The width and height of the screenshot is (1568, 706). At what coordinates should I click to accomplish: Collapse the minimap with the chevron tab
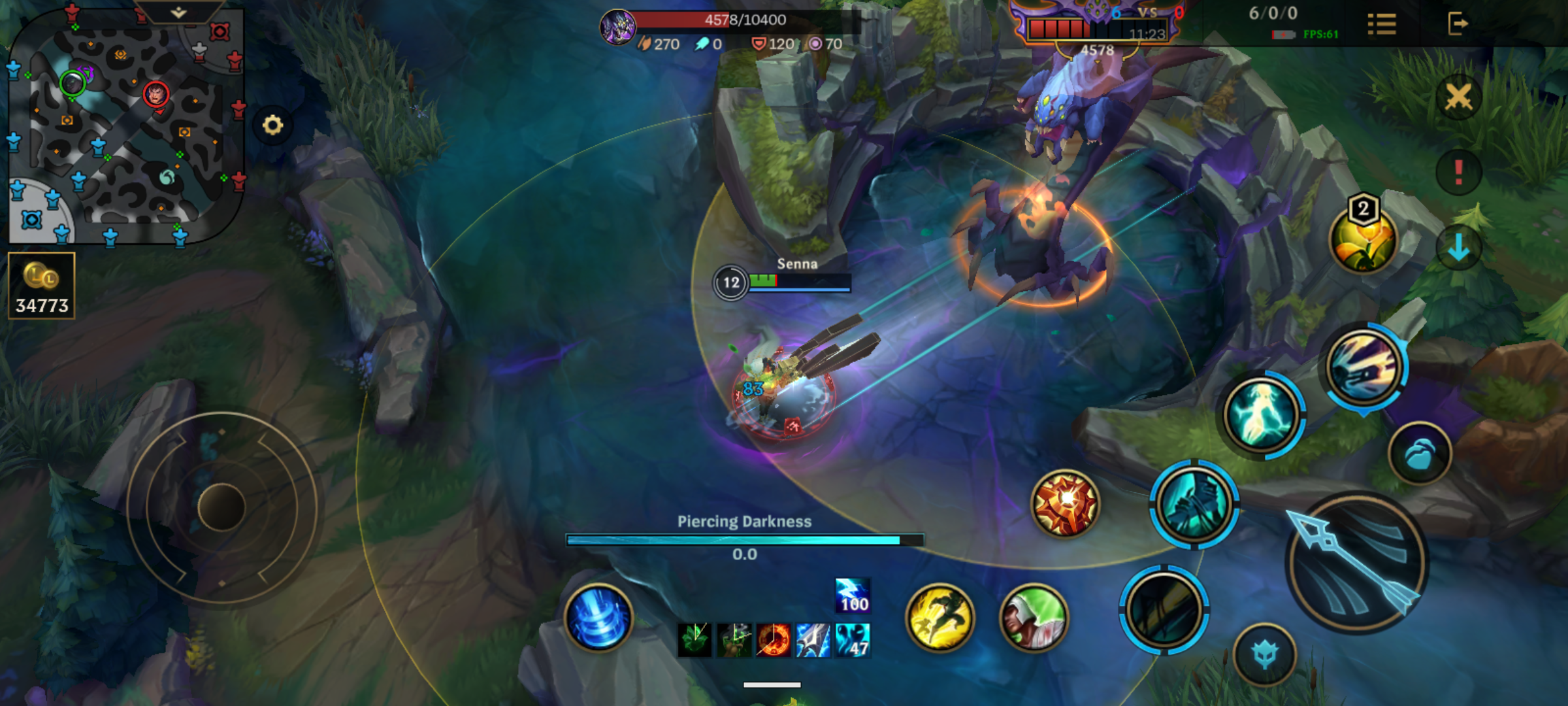[x=178, y=12]
